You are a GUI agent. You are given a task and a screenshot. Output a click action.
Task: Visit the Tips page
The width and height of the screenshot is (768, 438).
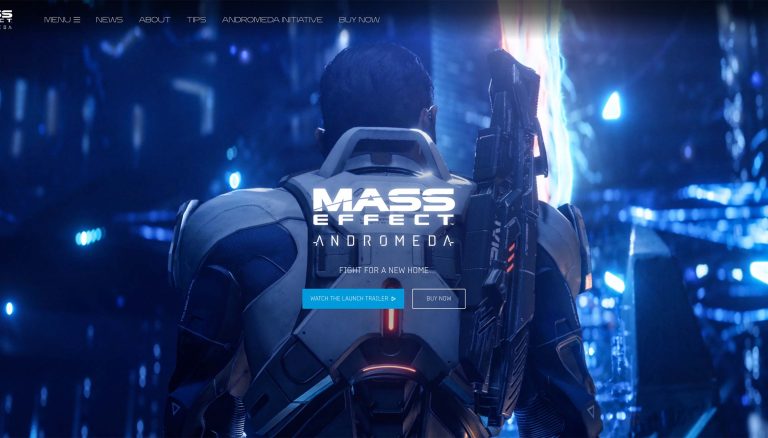click(196, 20)
